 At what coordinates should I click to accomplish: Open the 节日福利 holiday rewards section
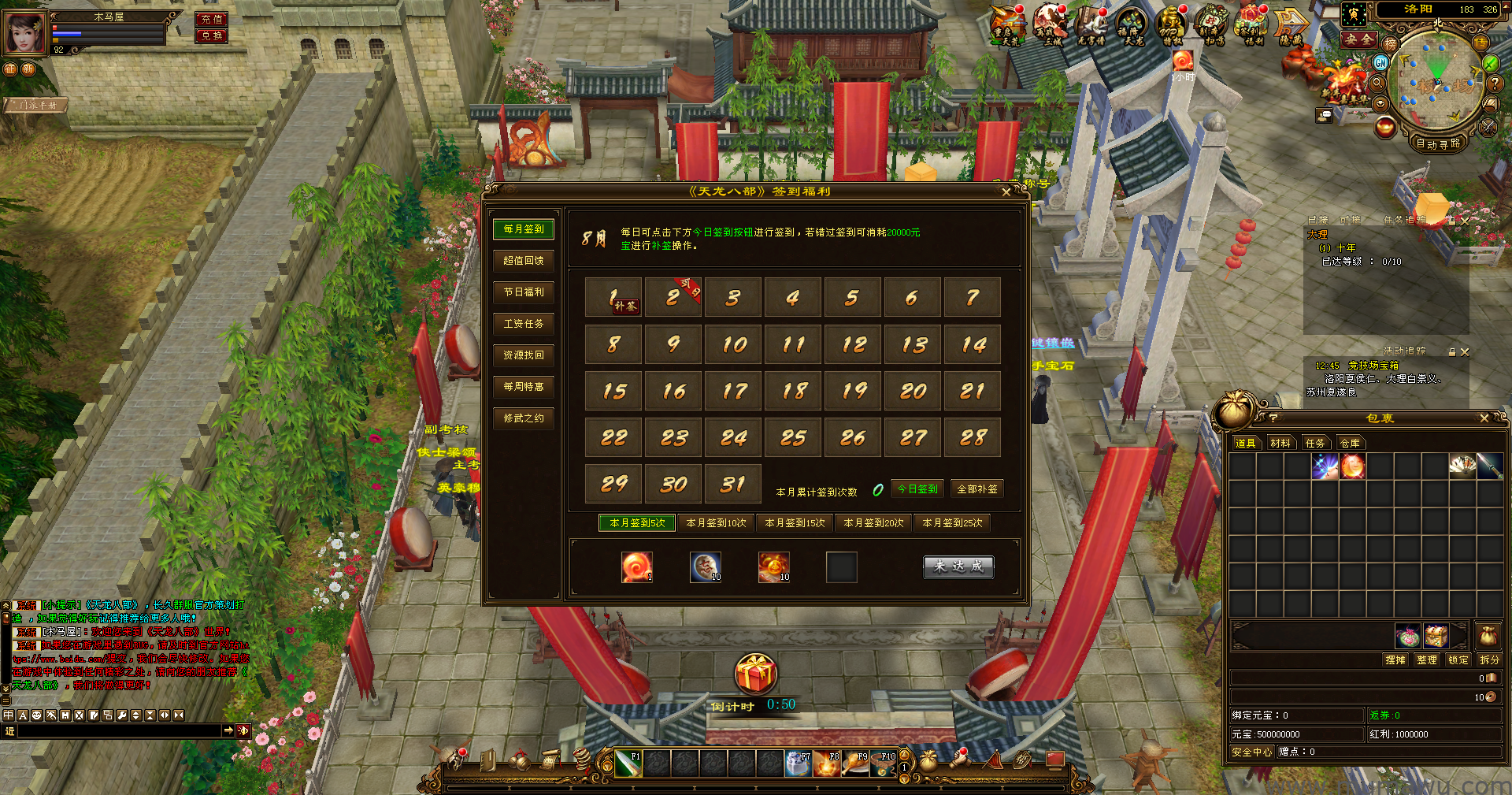tap(524, 292)
